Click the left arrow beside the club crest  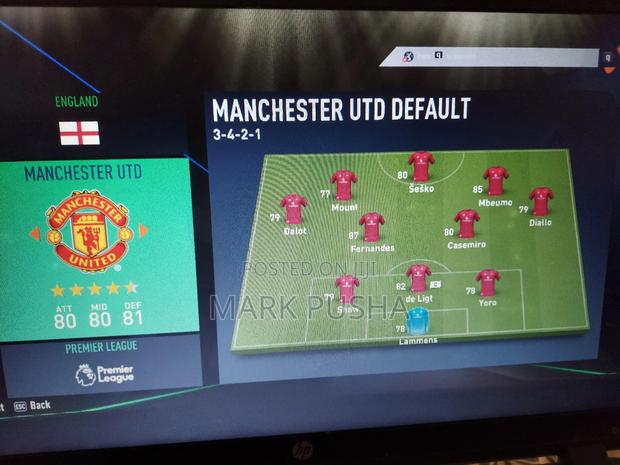tap(35, 234)
